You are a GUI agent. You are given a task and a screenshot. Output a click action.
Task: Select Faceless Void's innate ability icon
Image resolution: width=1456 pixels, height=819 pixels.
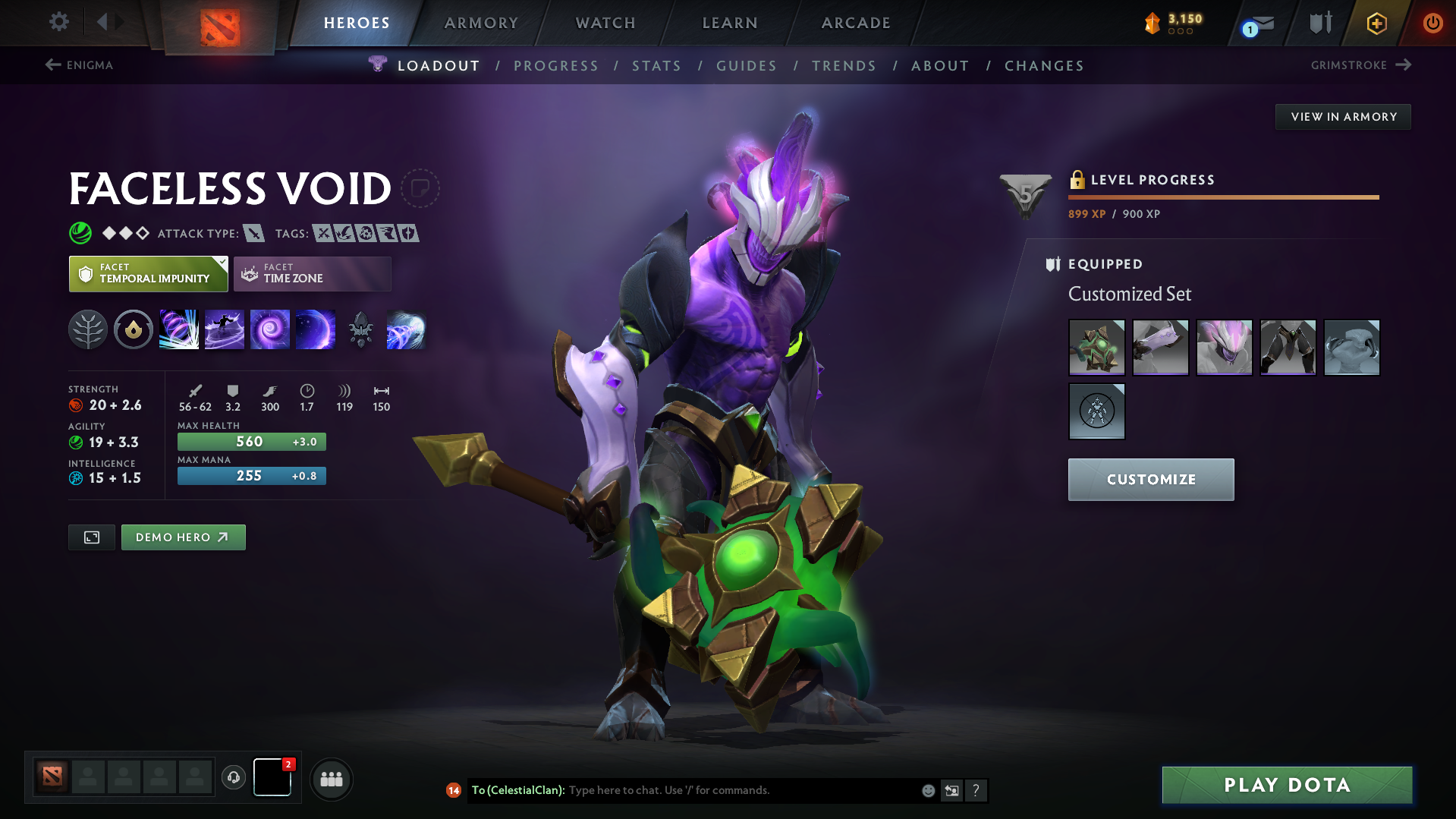134,329
